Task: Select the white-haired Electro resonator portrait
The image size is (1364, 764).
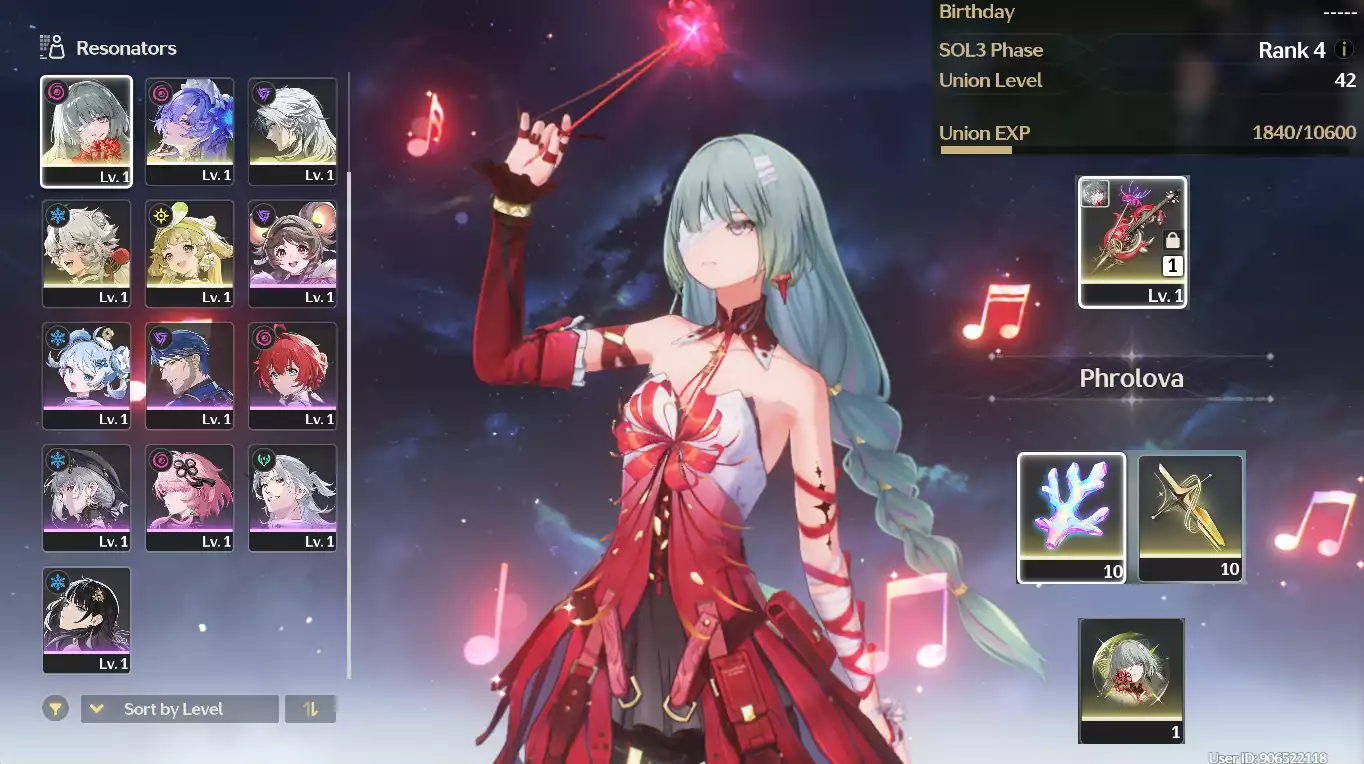Action: coord(292,131)
